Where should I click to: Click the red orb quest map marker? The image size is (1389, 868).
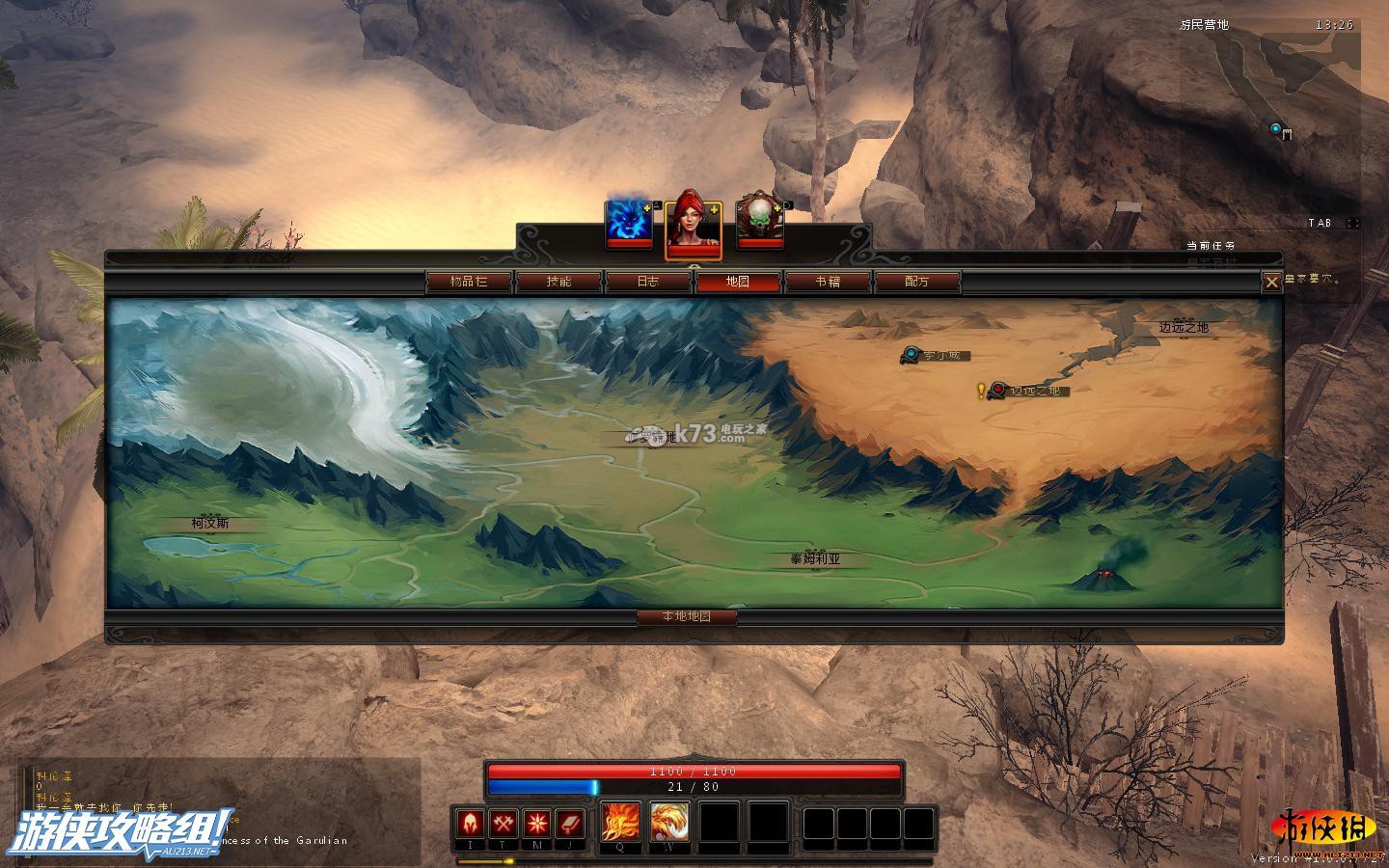point(997,391)
